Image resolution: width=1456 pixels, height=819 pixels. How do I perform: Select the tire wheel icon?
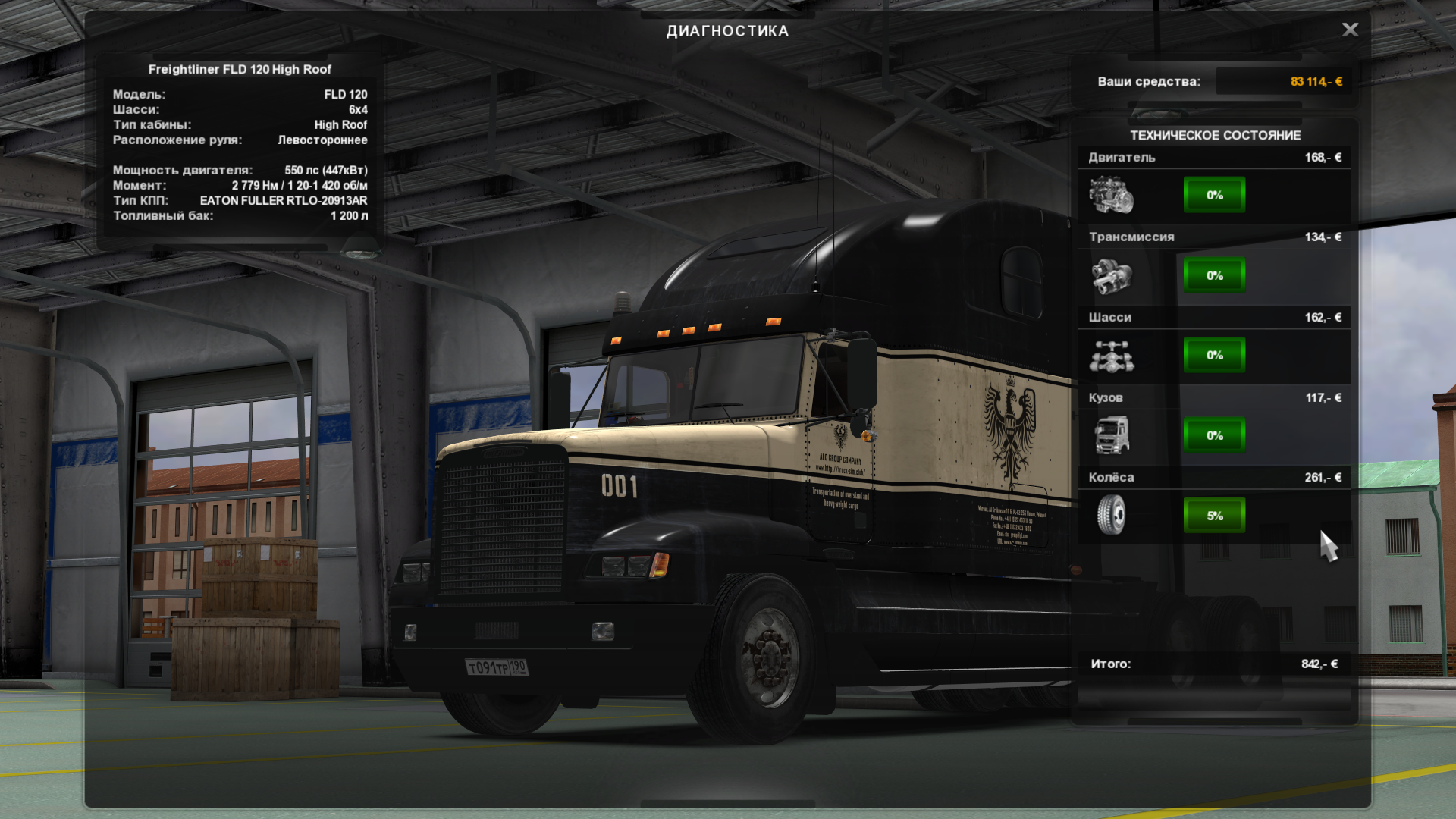point(1111,516)
